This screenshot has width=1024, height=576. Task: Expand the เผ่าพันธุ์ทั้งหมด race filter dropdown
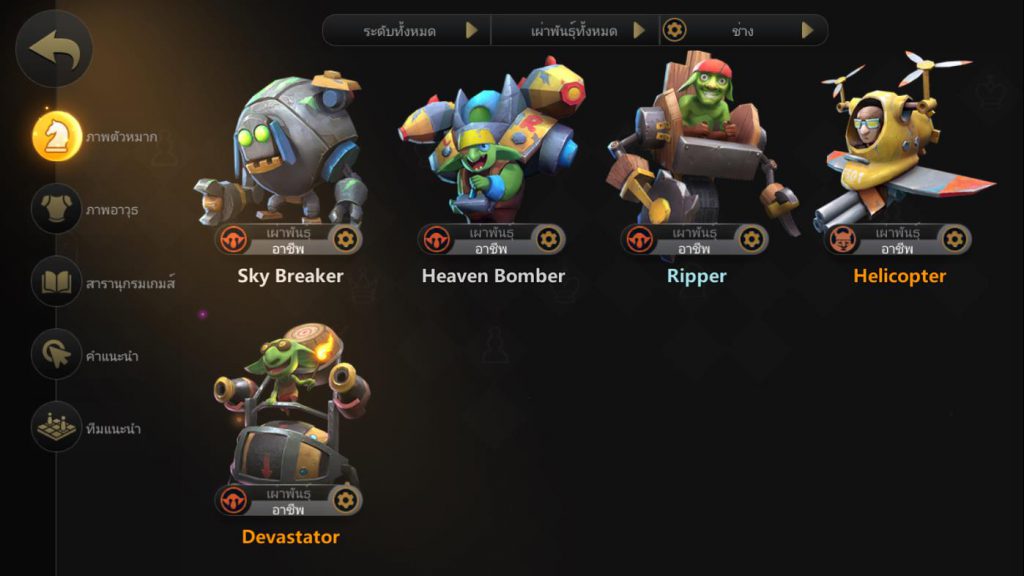(x=575, y=30)
